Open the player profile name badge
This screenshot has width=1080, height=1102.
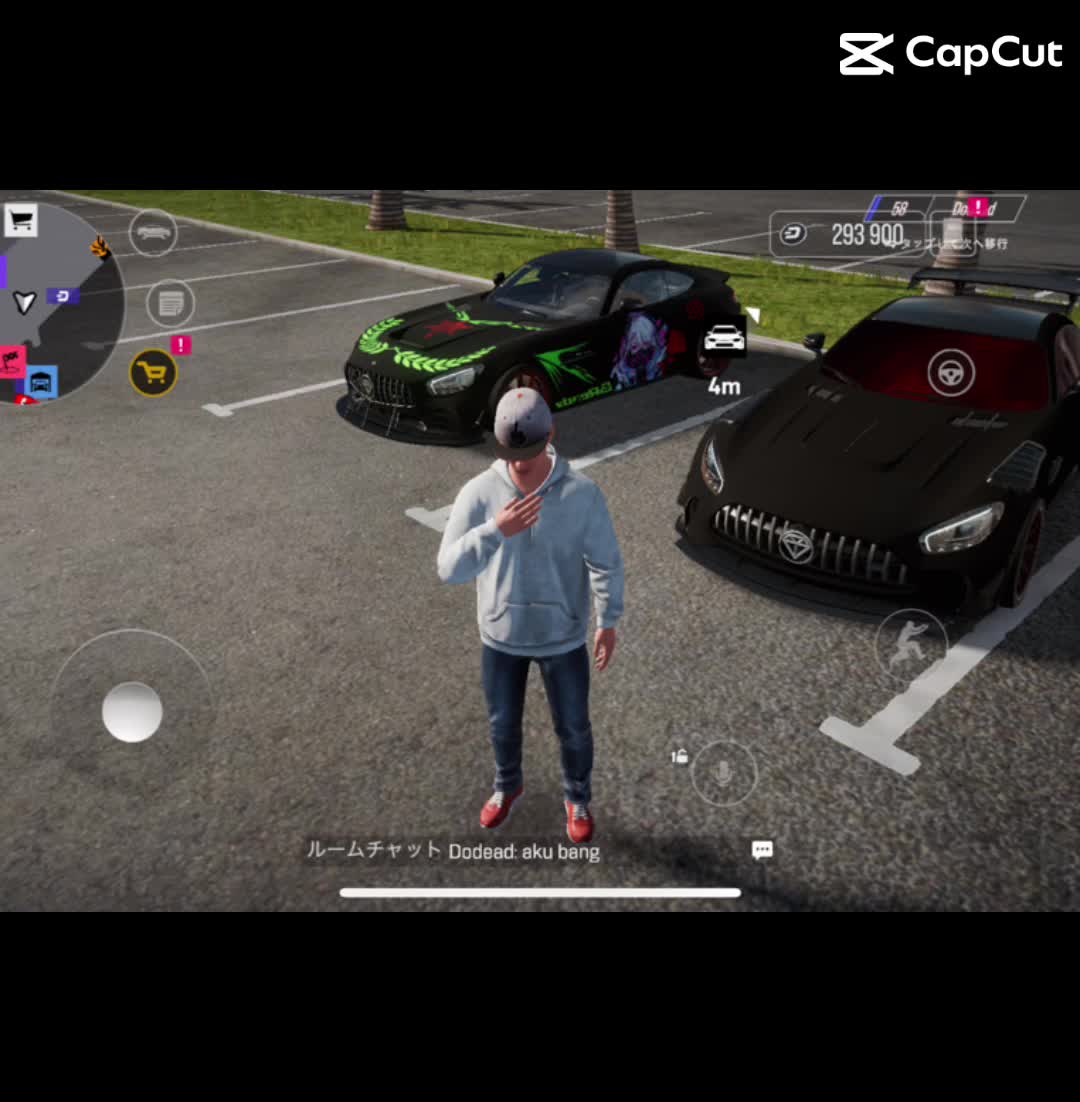(975, 208)
